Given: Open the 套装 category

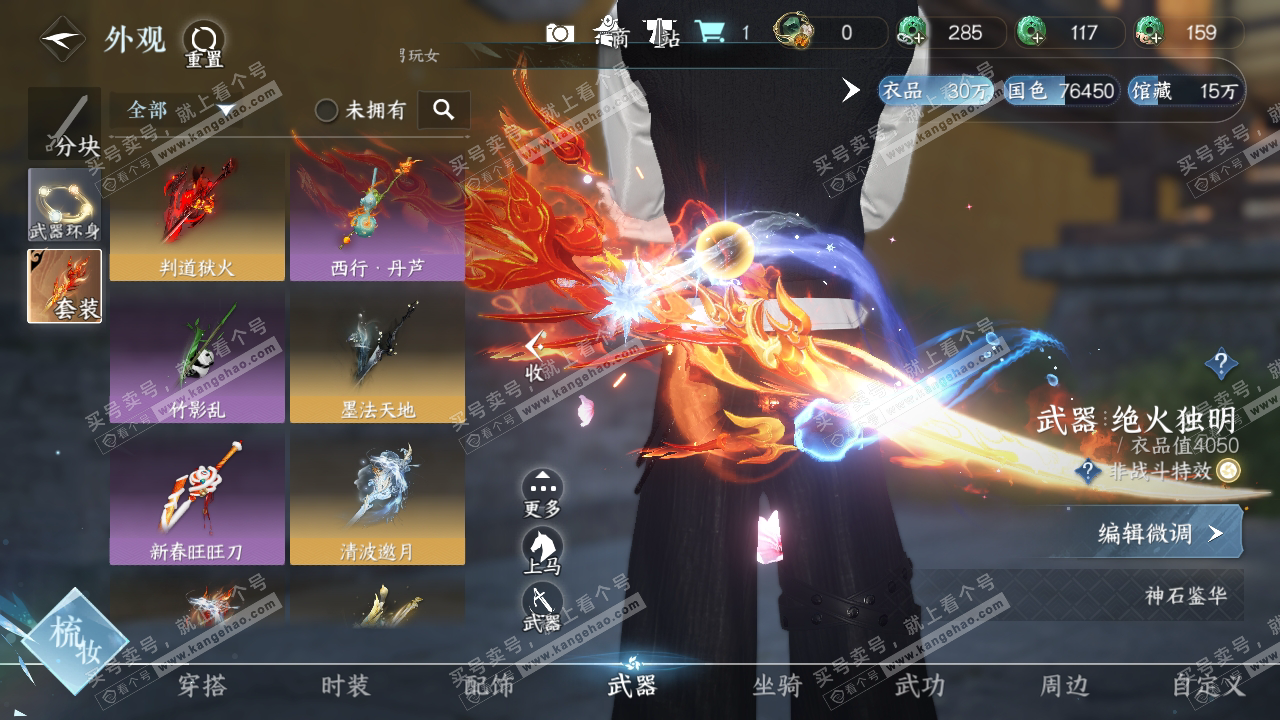Looking at the screenshot, I should 64,286.
